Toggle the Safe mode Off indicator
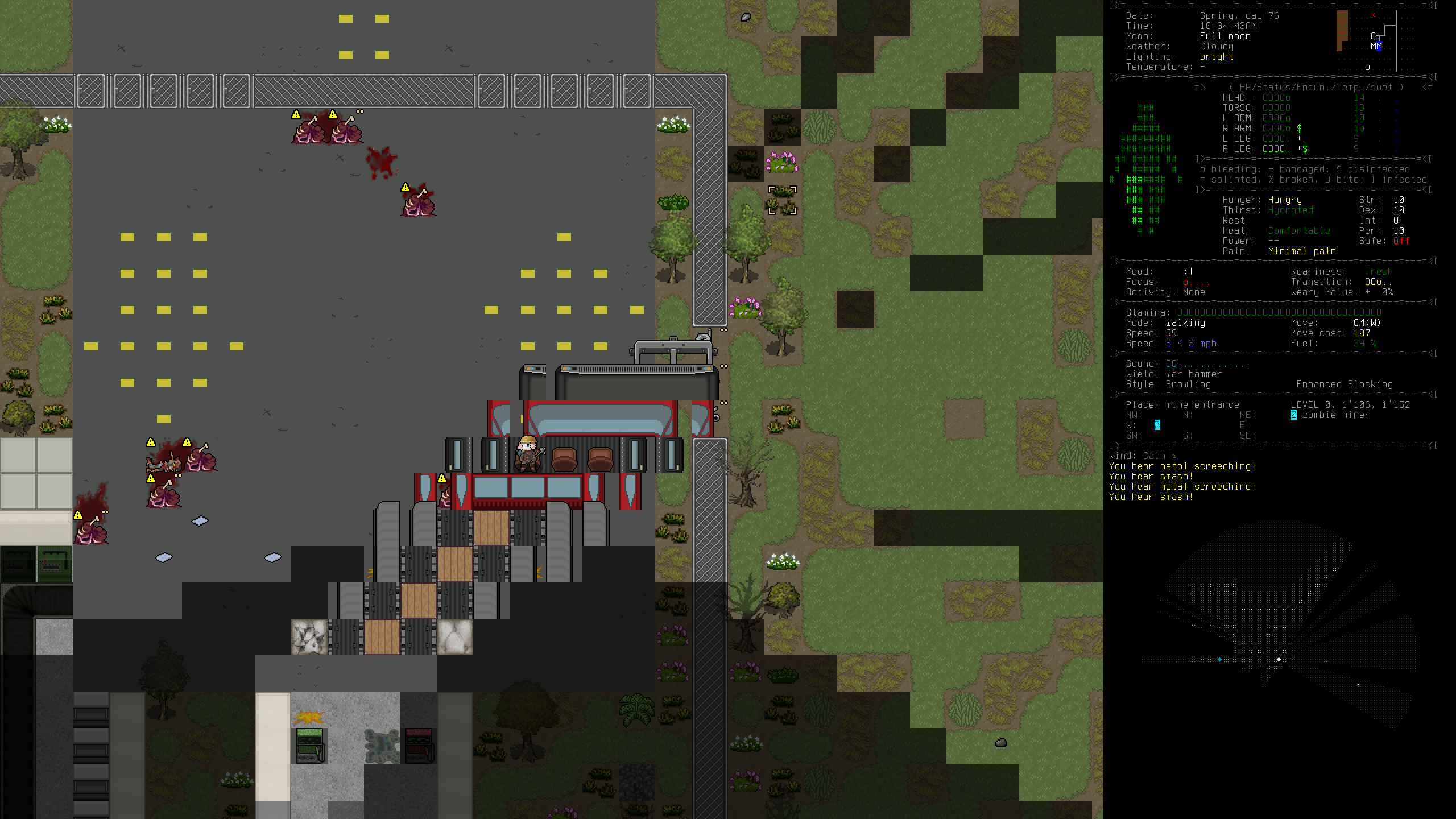 (1401, 241)
